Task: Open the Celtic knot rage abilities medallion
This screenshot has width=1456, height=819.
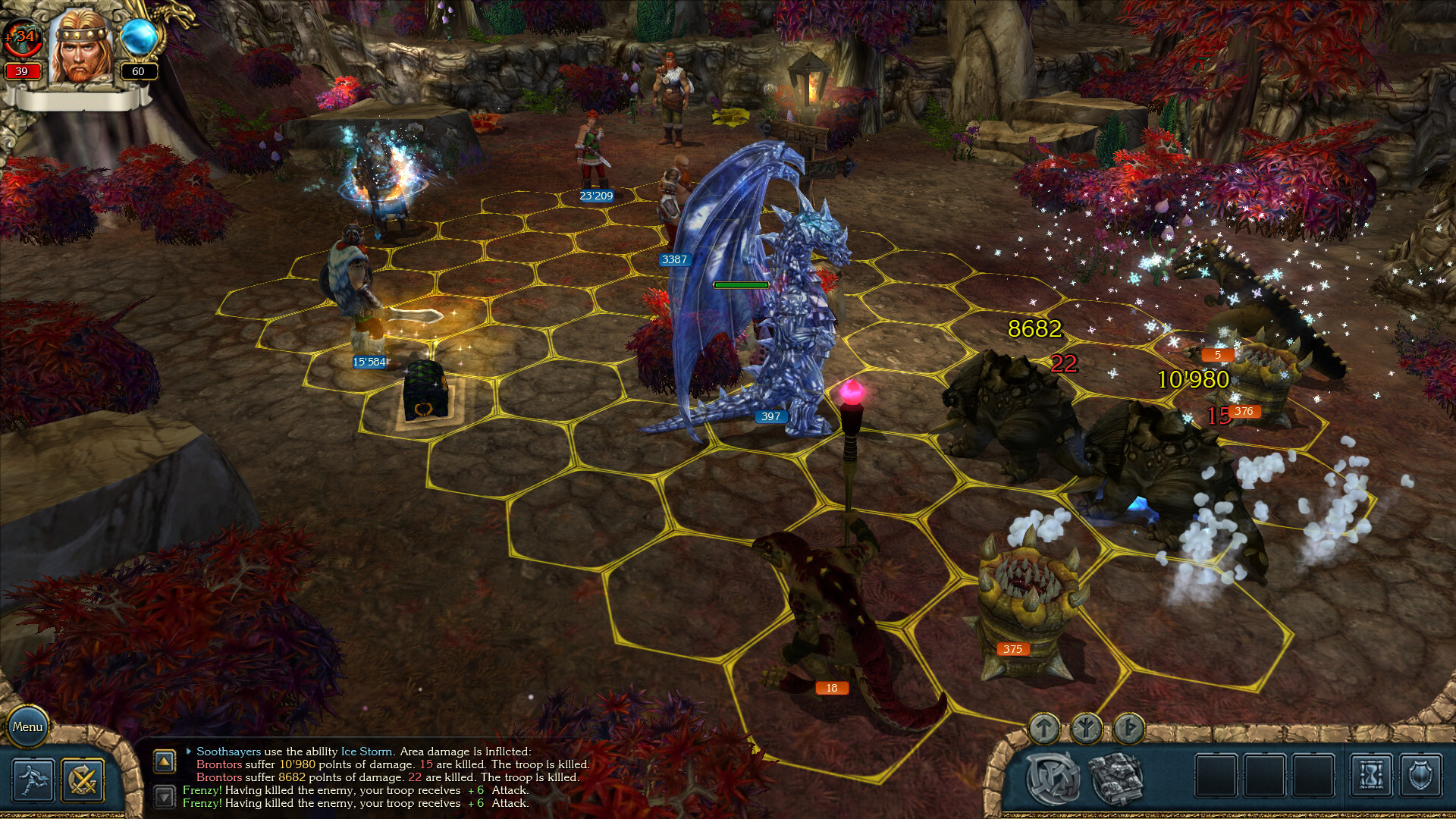Action: [1053, 777]
